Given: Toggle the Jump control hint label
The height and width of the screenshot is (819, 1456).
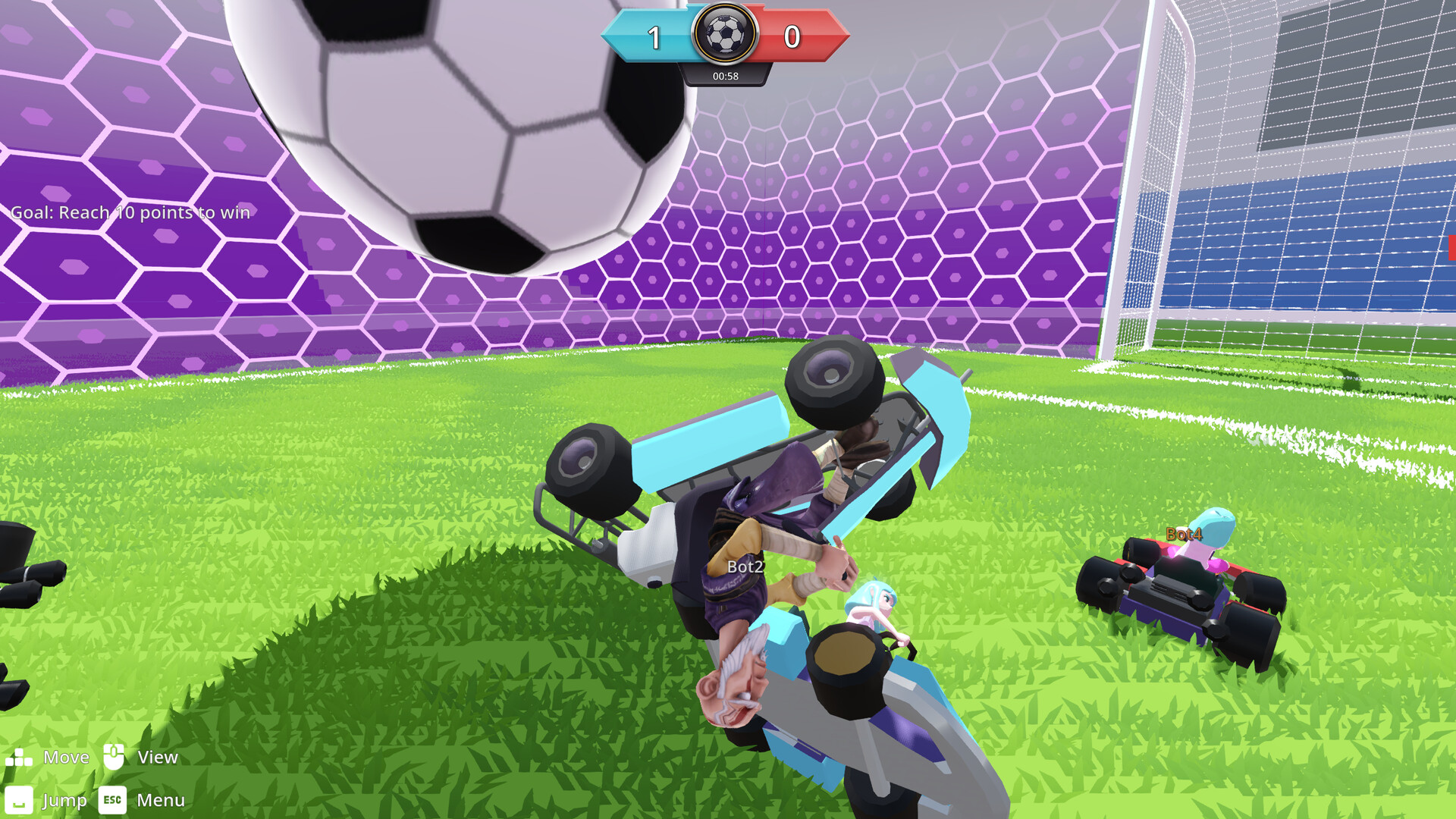Looking at the screenshot, I should tap(64, 800).
